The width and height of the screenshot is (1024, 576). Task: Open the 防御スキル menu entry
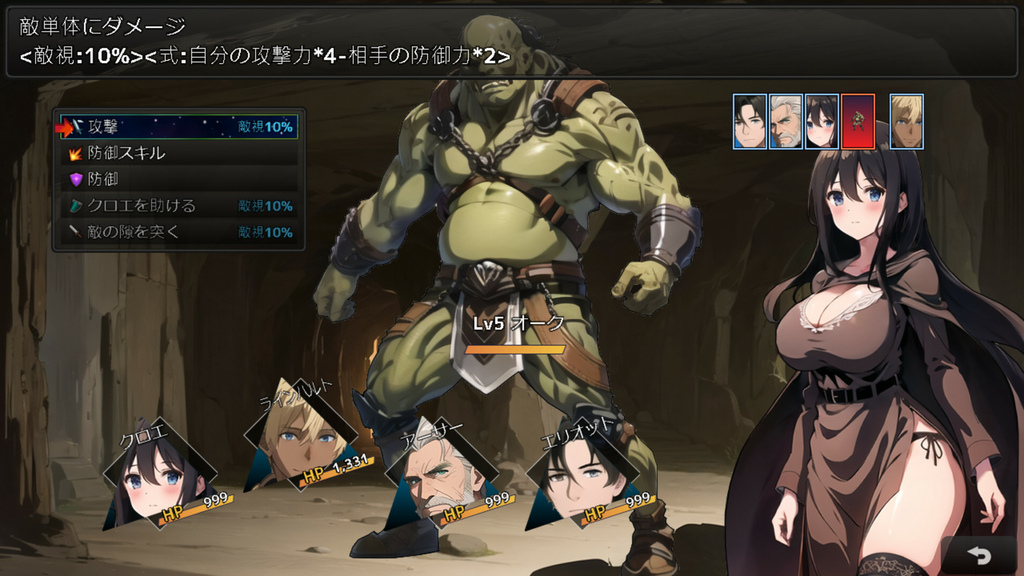pyautogui.click(x=178, y=153)
